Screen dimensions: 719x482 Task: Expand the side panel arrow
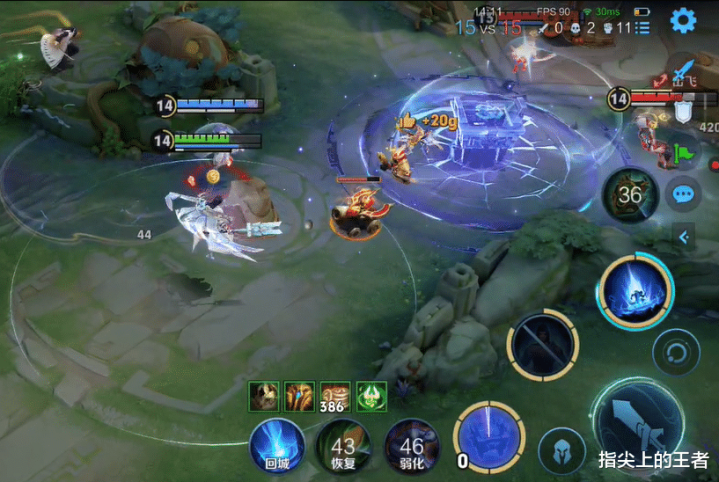click(684, 237)
